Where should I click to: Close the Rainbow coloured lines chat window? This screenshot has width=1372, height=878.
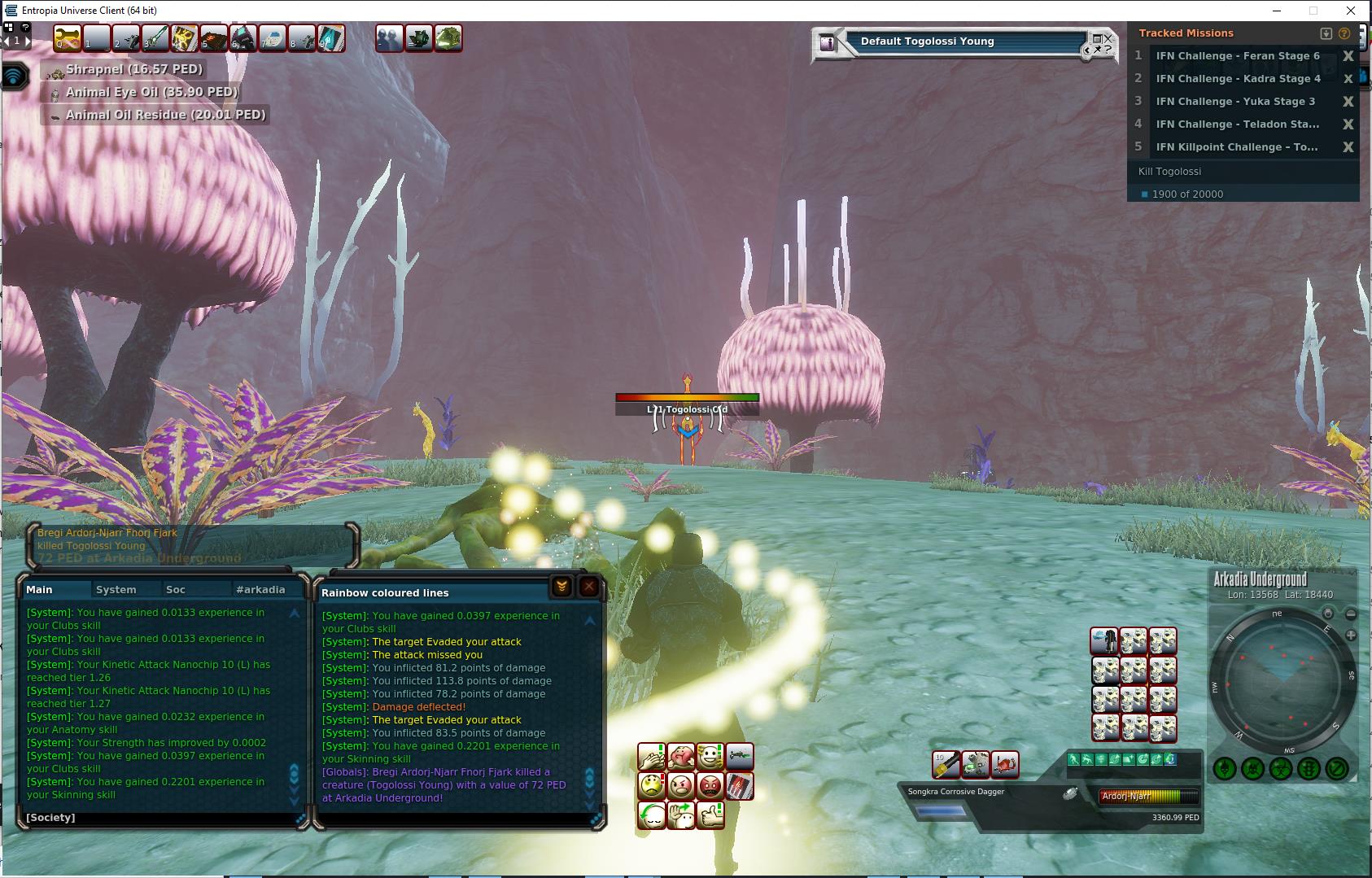click(x=589, y=587)
